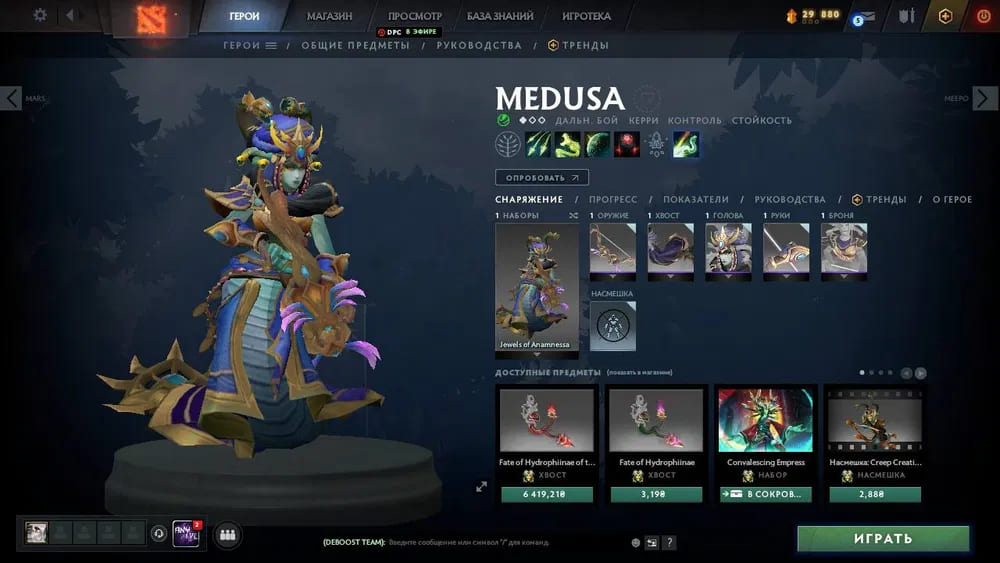
Task: Select the taunt (НАСМЕШКА) slot
Action: point(612,326)
